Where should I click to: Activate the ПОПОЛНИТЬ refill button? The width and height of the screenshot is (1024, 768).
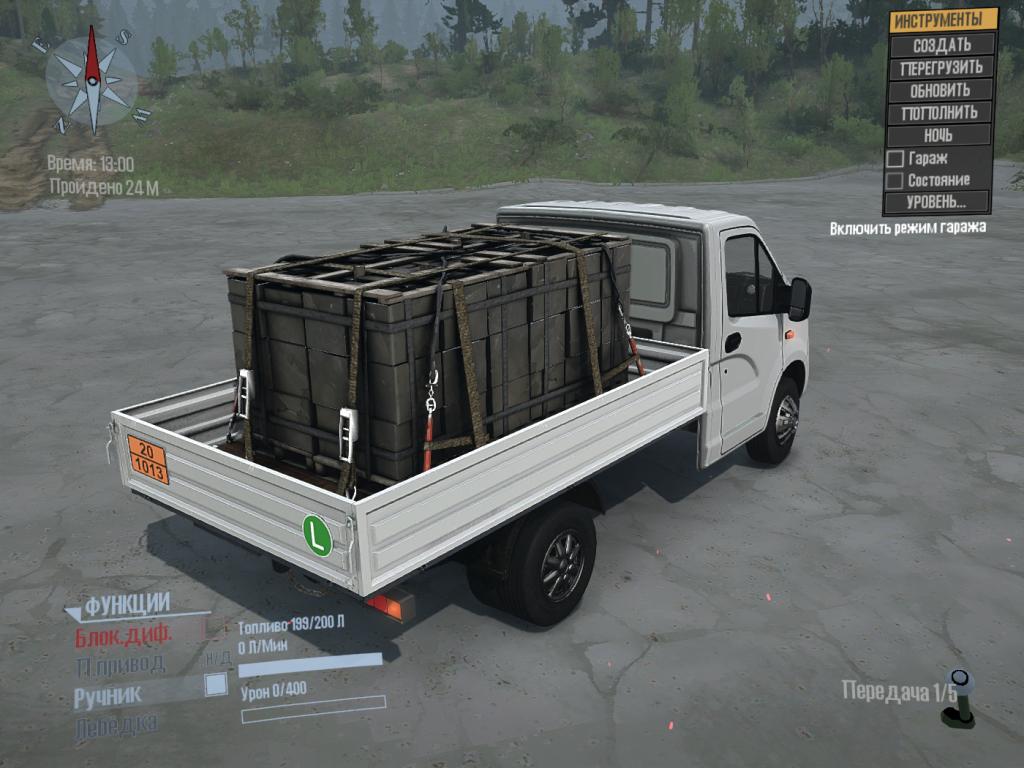[x=941, y=112]
